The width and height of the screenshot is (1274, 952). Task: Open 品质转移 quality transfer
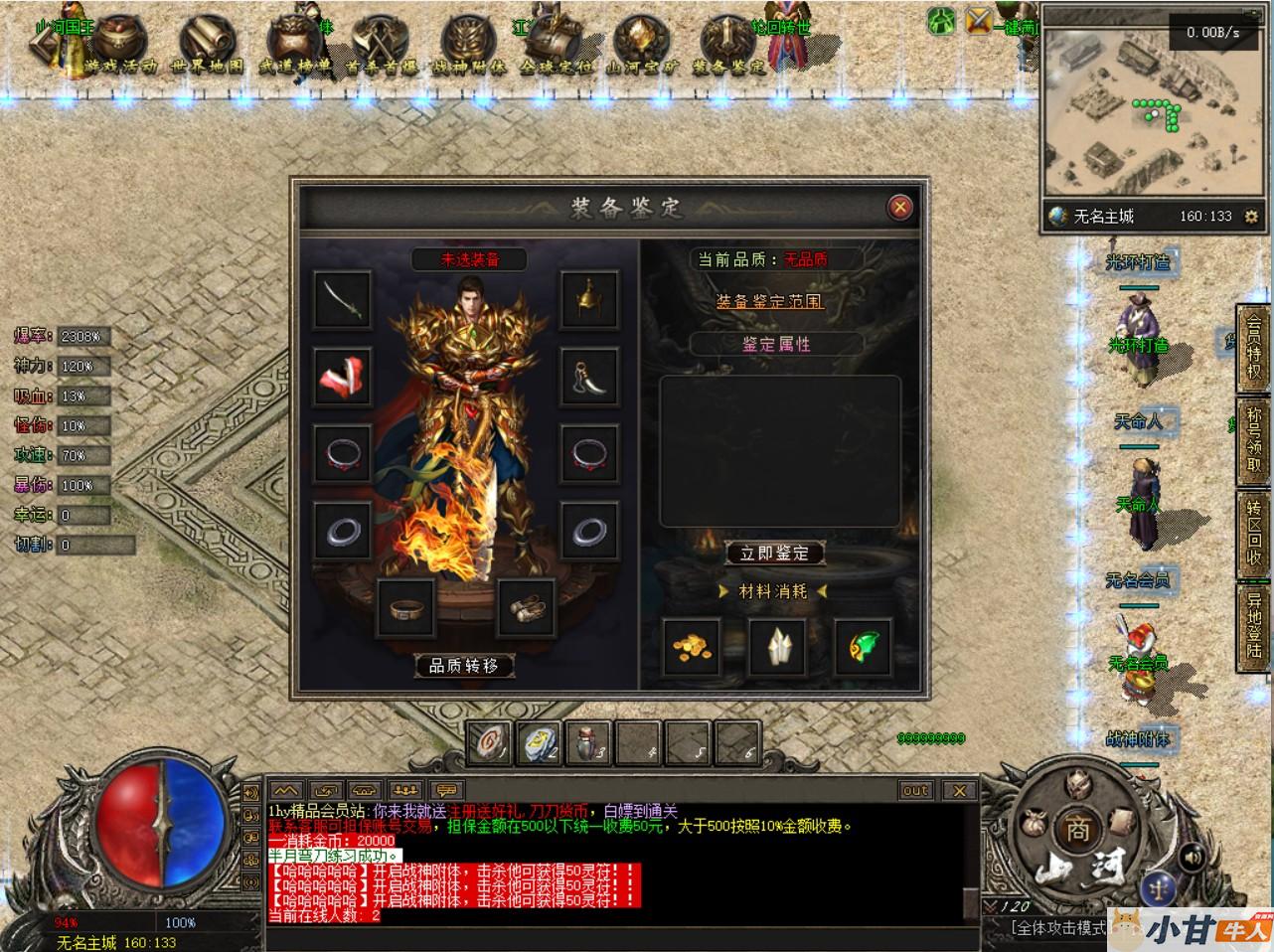point(463,665)
